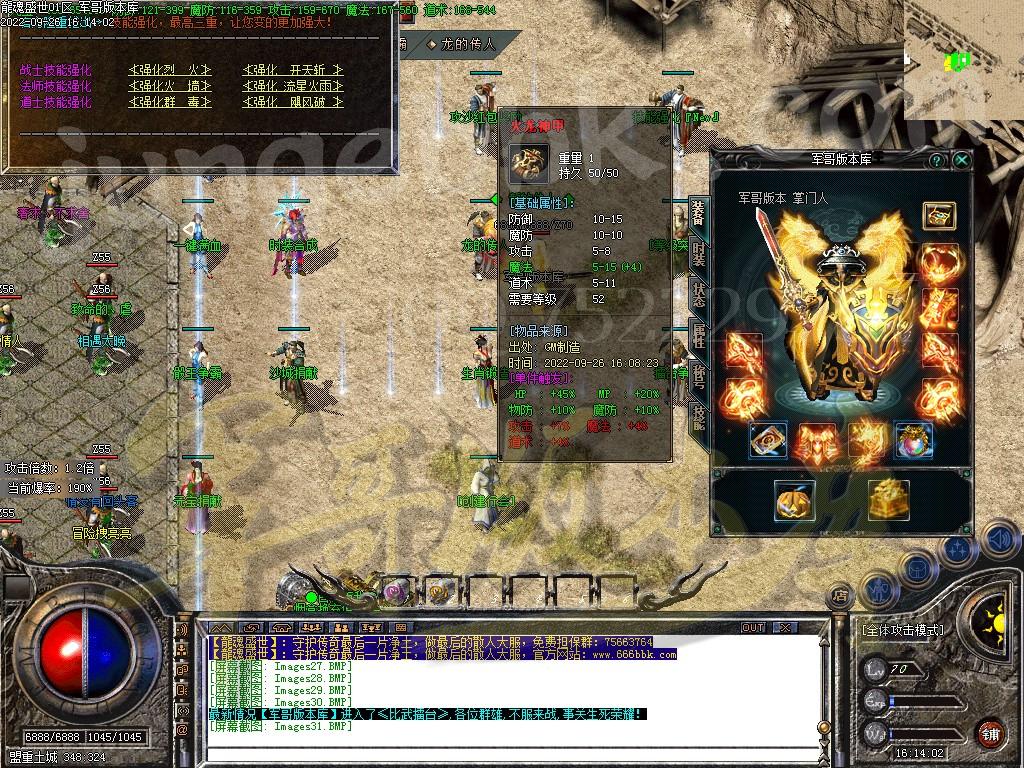Open the 技能 skills tab
Image resolution: width=1024 pixels, height=768 pixels.
pos(698,413)
